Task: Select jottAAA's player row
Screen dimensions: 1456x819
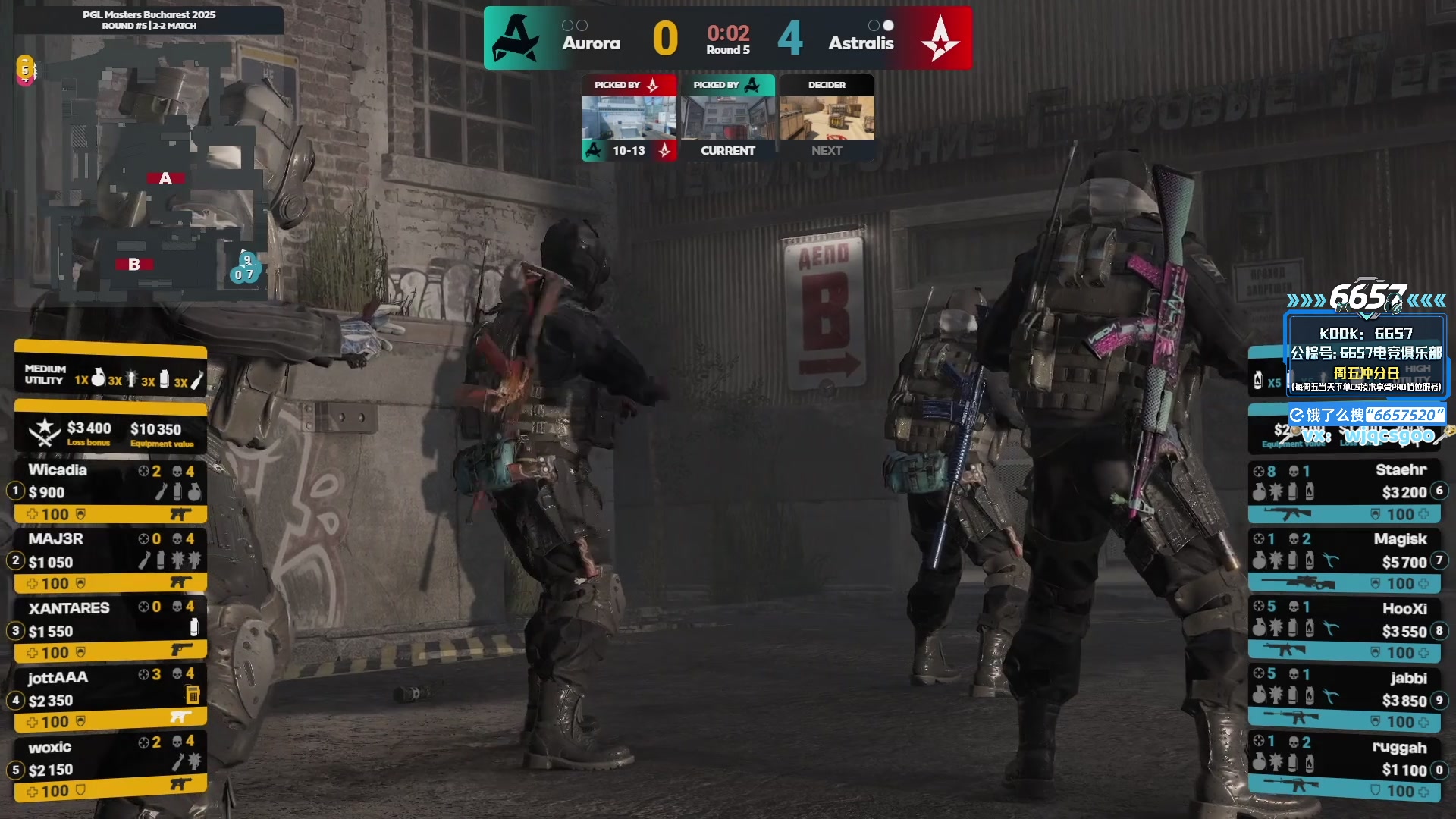Action: click(110, 698)
